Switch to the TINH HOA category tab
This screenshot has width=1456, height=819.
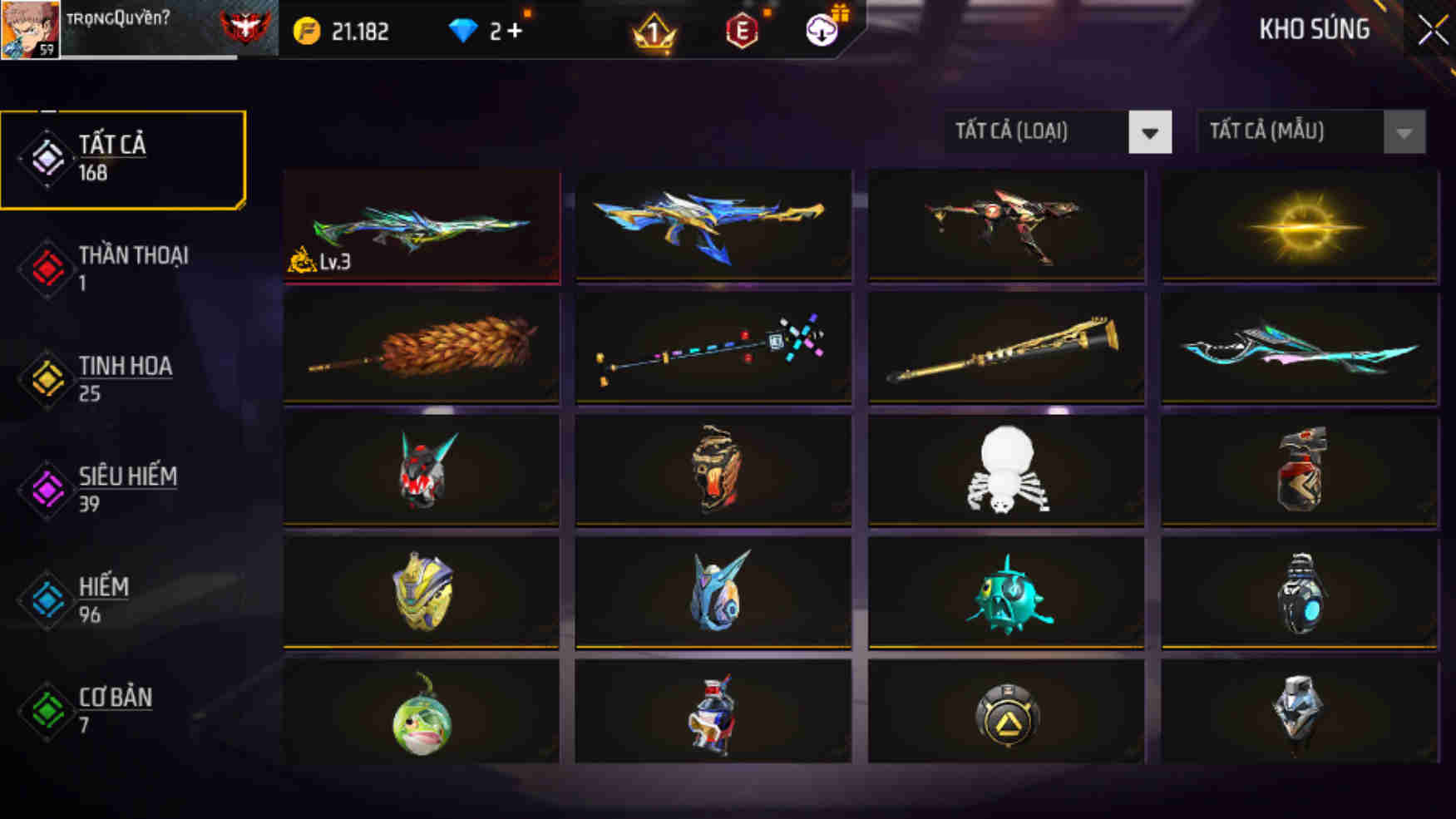tap(125, 378)
